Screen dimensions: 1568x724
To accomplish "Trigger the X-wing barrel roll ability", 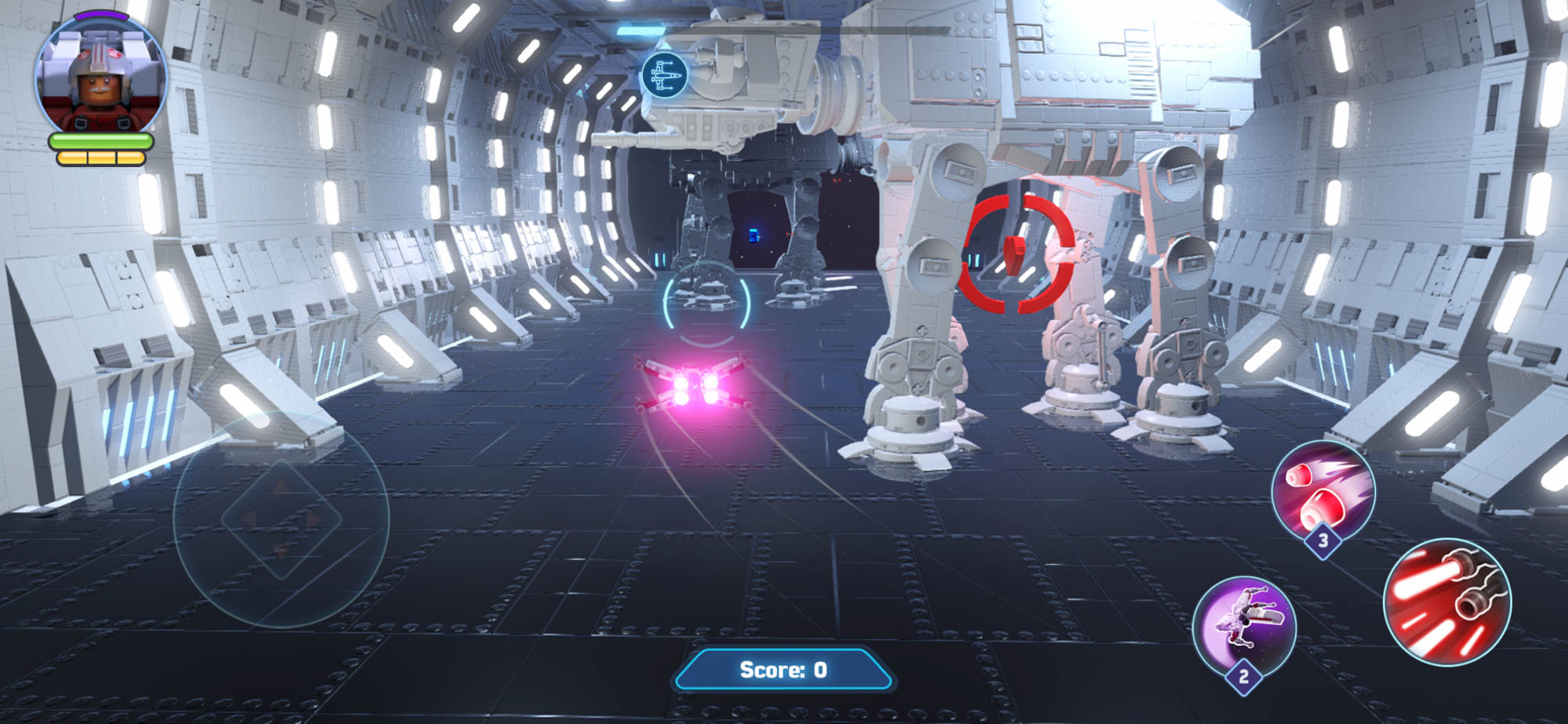I will 1244,626.
